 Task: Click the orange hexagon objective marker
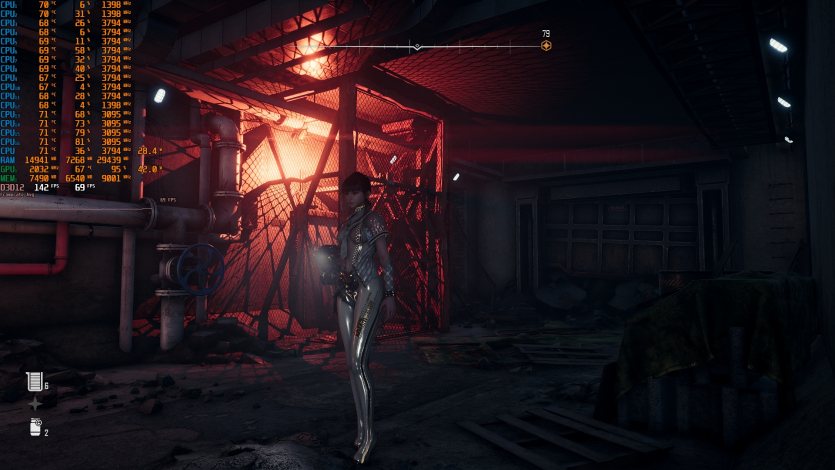(x=546, y=45)
